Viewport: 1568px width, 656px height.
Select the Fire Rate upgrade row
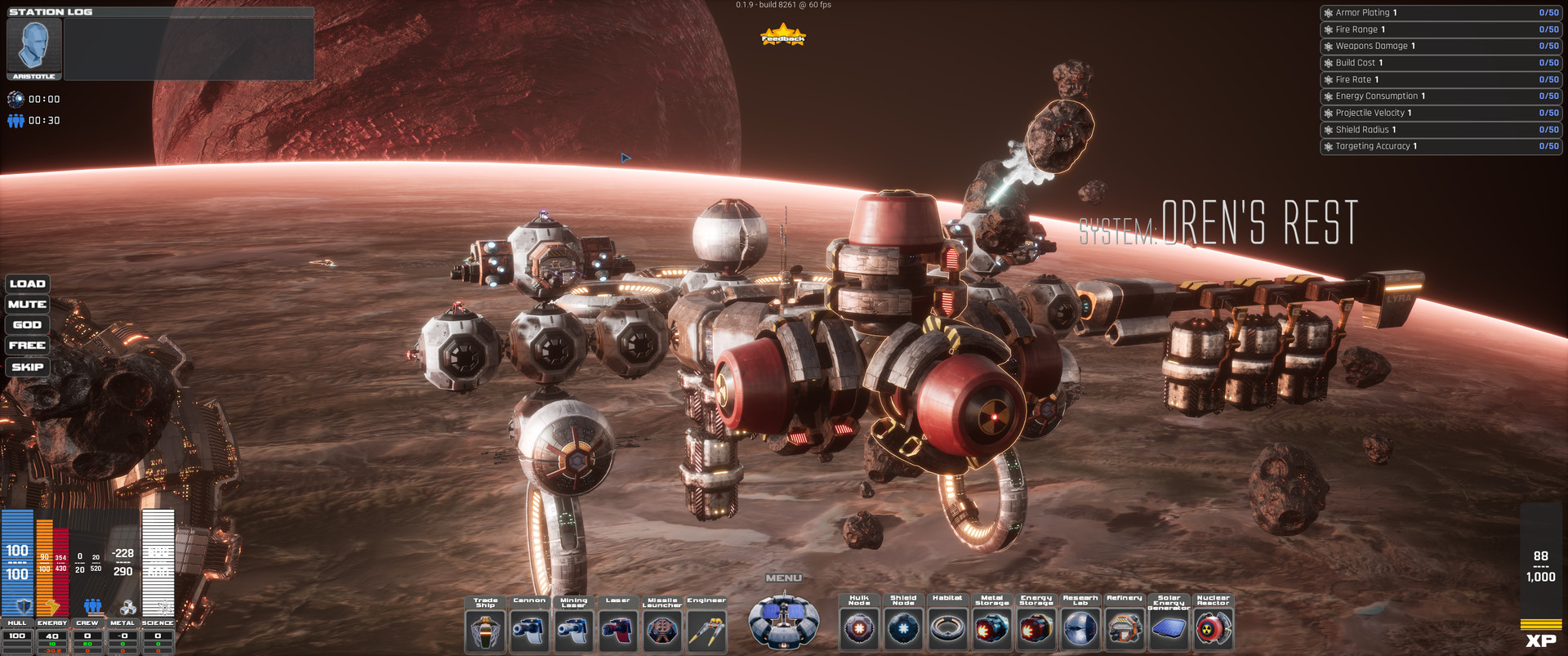point(1440,78)
